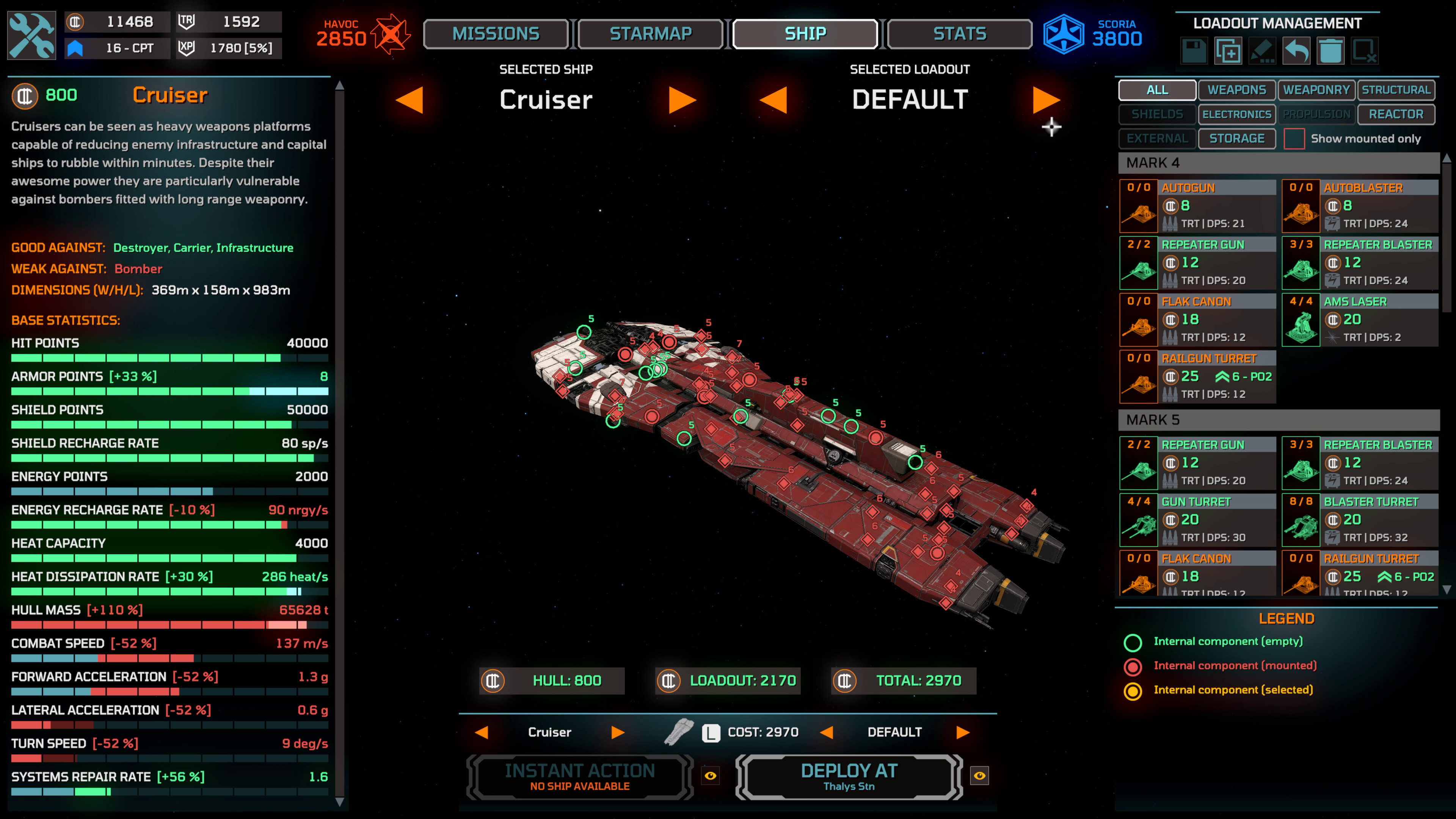
Task: Filter components by REACTOR
Action: pos(1396,114)
